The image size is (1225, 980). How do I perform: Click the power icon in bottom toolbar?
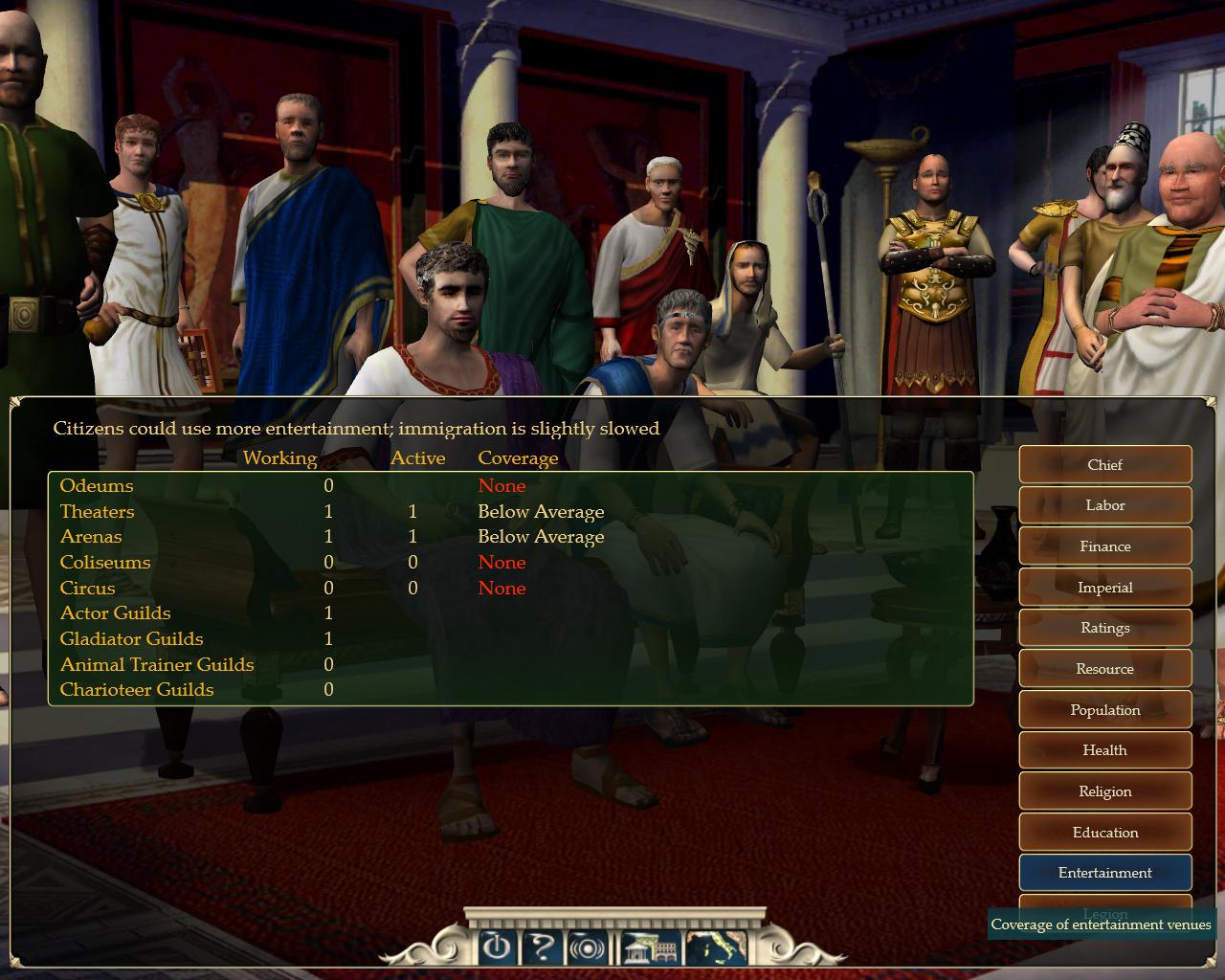(495, 947)
